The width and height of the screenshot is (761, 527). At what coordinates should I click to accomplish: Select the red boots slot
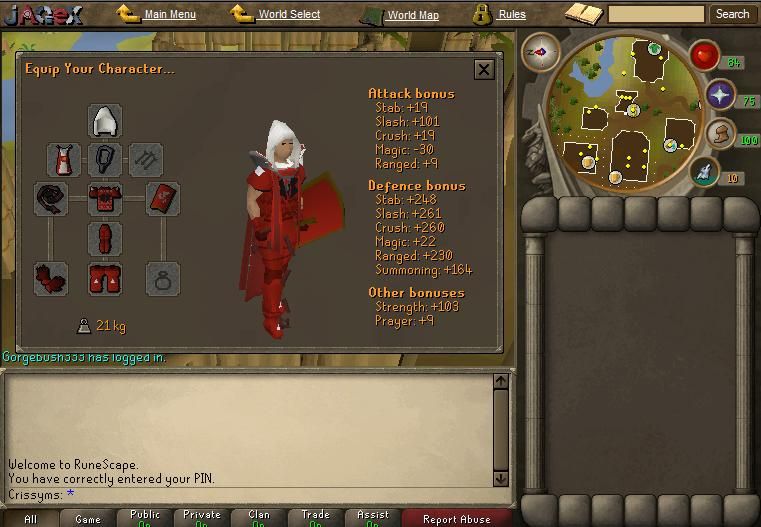[105, 279]
